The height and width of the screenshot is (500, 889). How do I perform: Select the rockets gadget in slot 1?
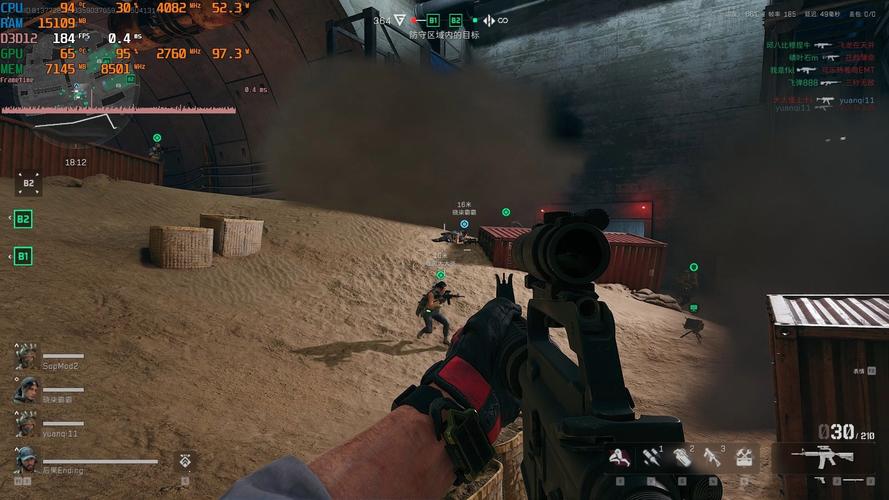coord(651,457)
